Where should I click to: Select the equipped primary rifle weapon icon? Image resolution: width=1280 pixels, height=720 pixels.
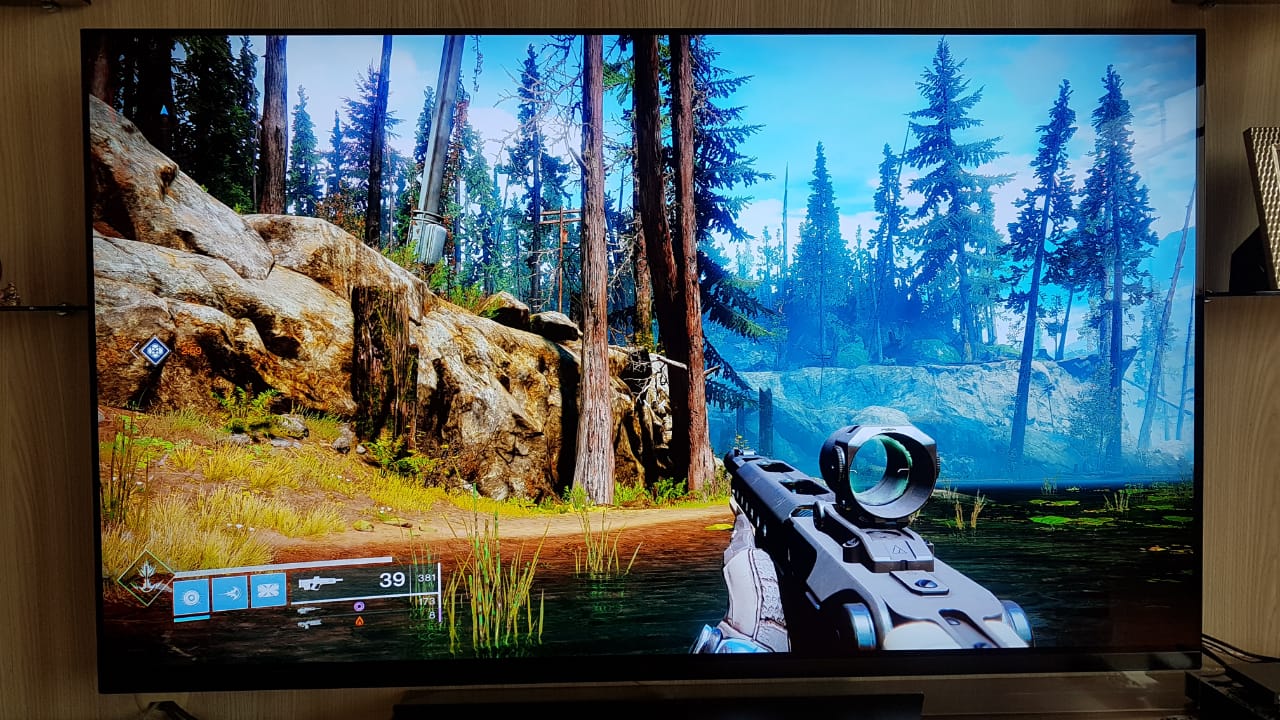click(320, 582)
